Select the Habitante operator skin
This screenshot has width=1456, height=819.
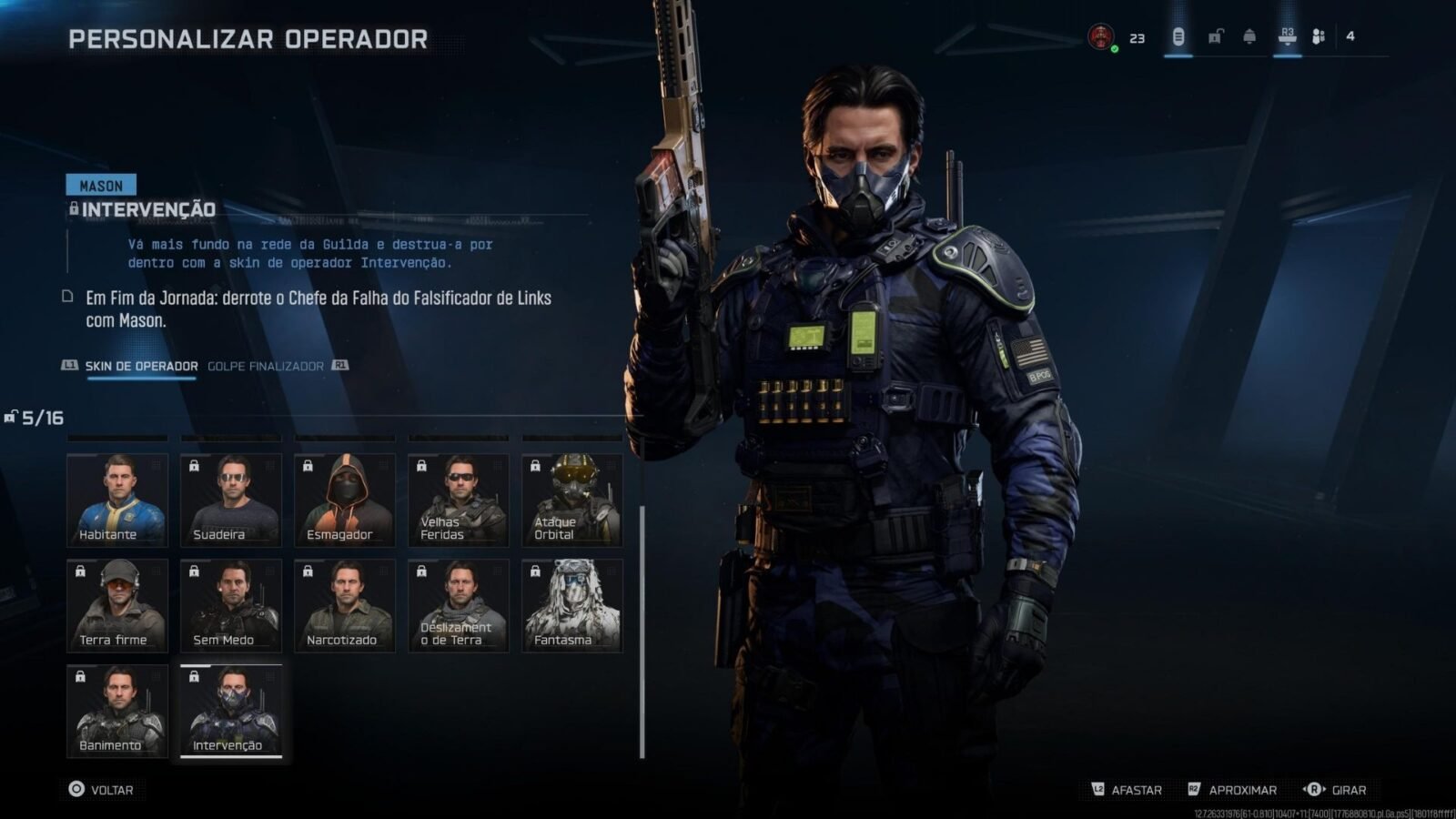point(117,499)
